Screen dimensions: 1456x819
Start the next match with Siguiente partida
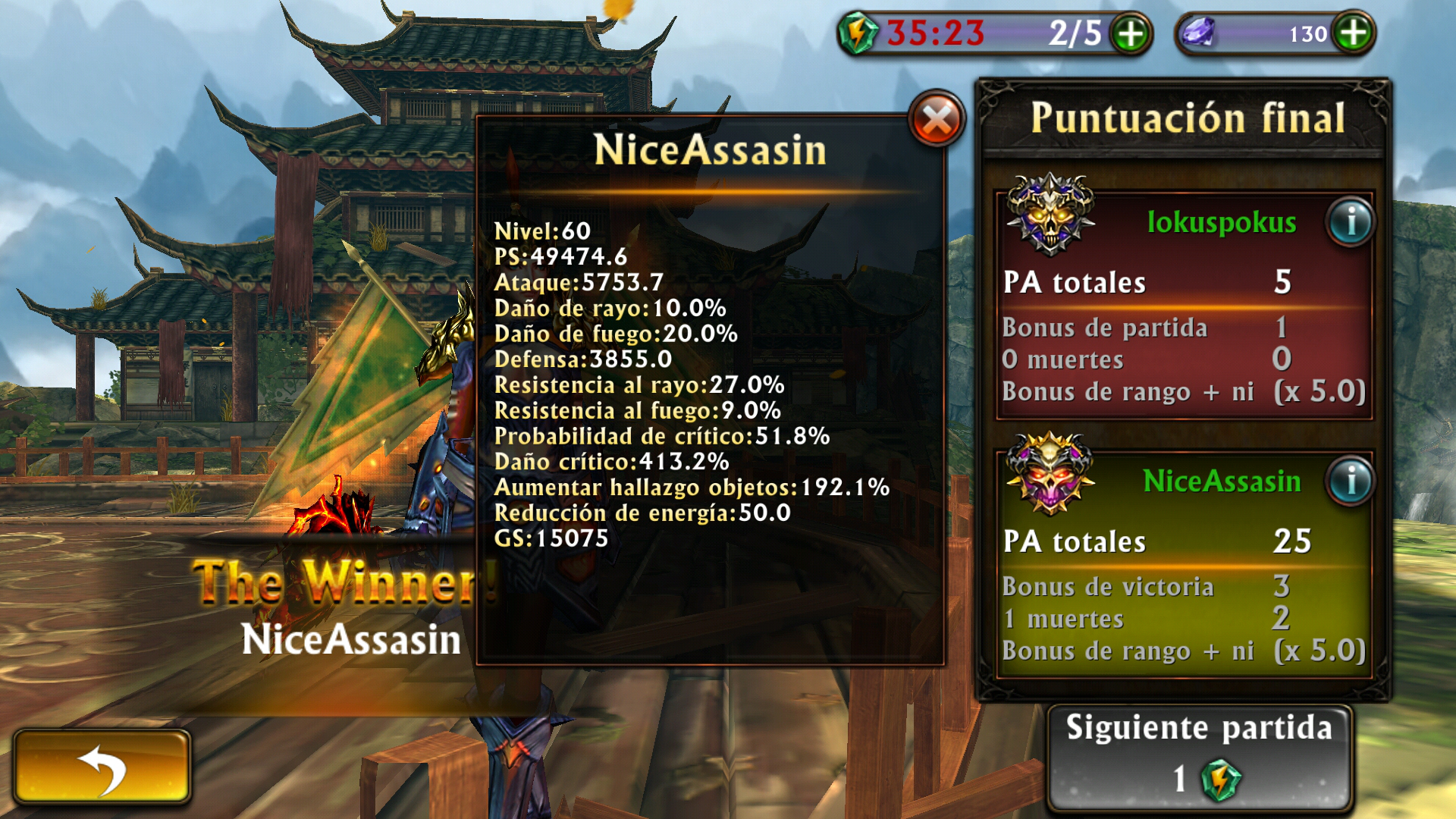[1199, 758]
